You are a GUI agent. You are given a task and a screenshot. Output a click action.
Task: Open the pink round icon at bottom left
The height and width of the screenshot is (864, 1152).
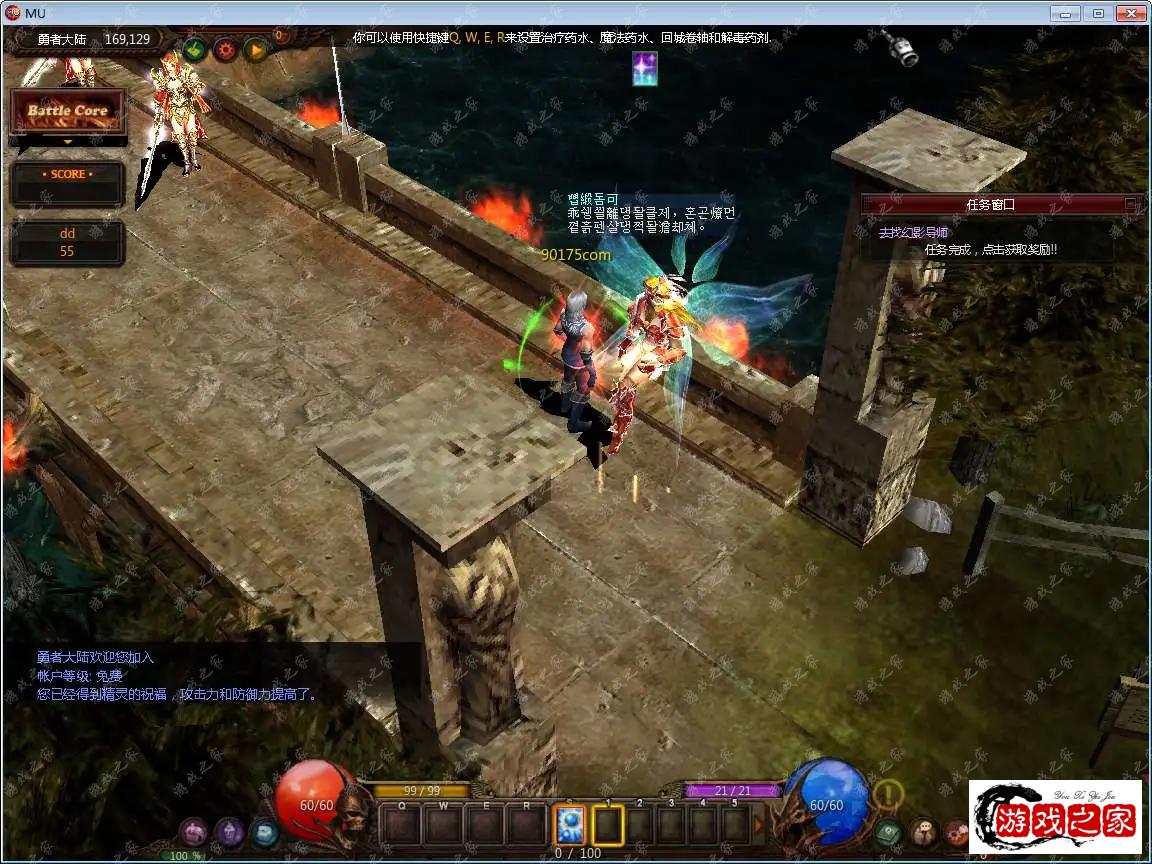tap(194, 832)
